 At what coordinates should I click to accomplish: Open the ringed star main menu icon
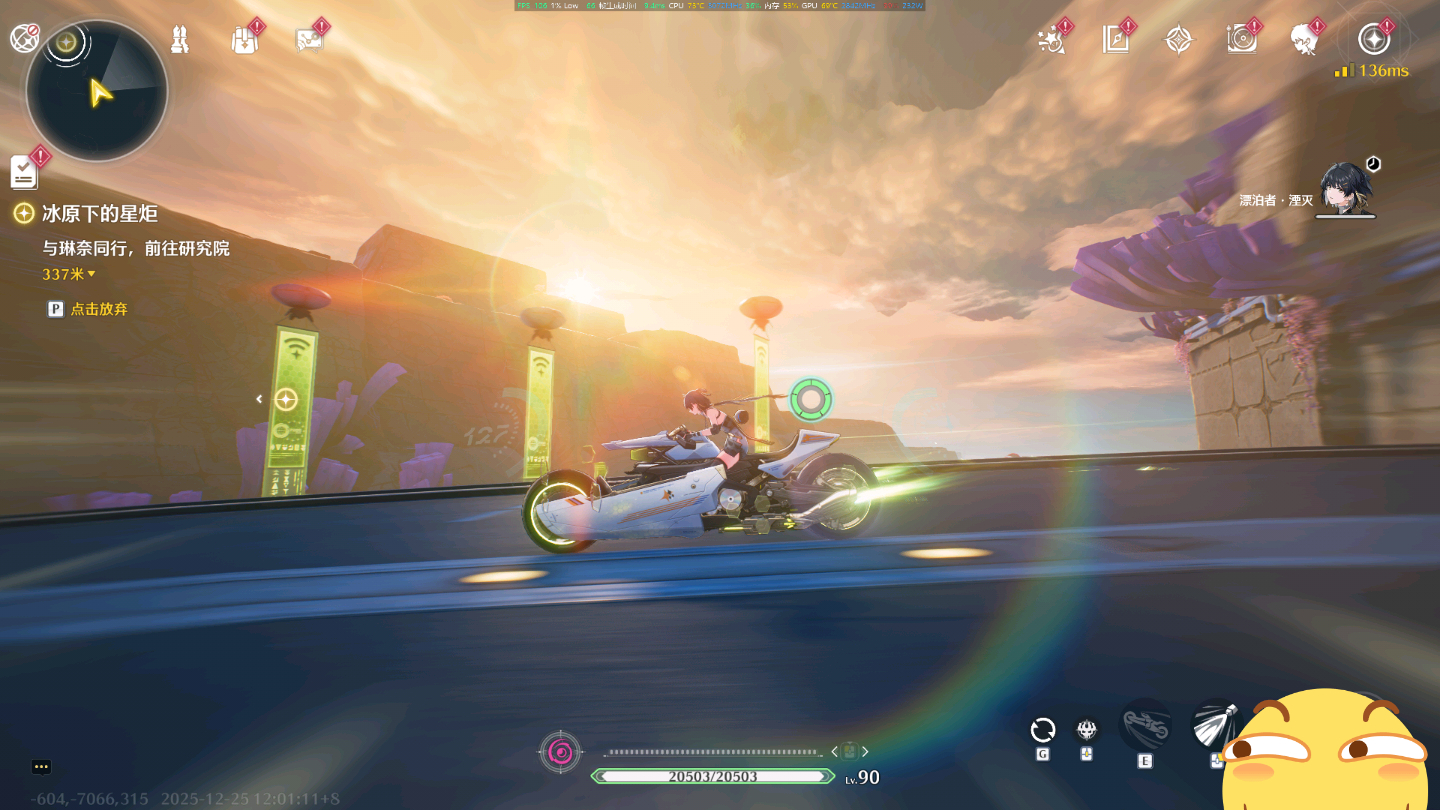[1374, 40]
